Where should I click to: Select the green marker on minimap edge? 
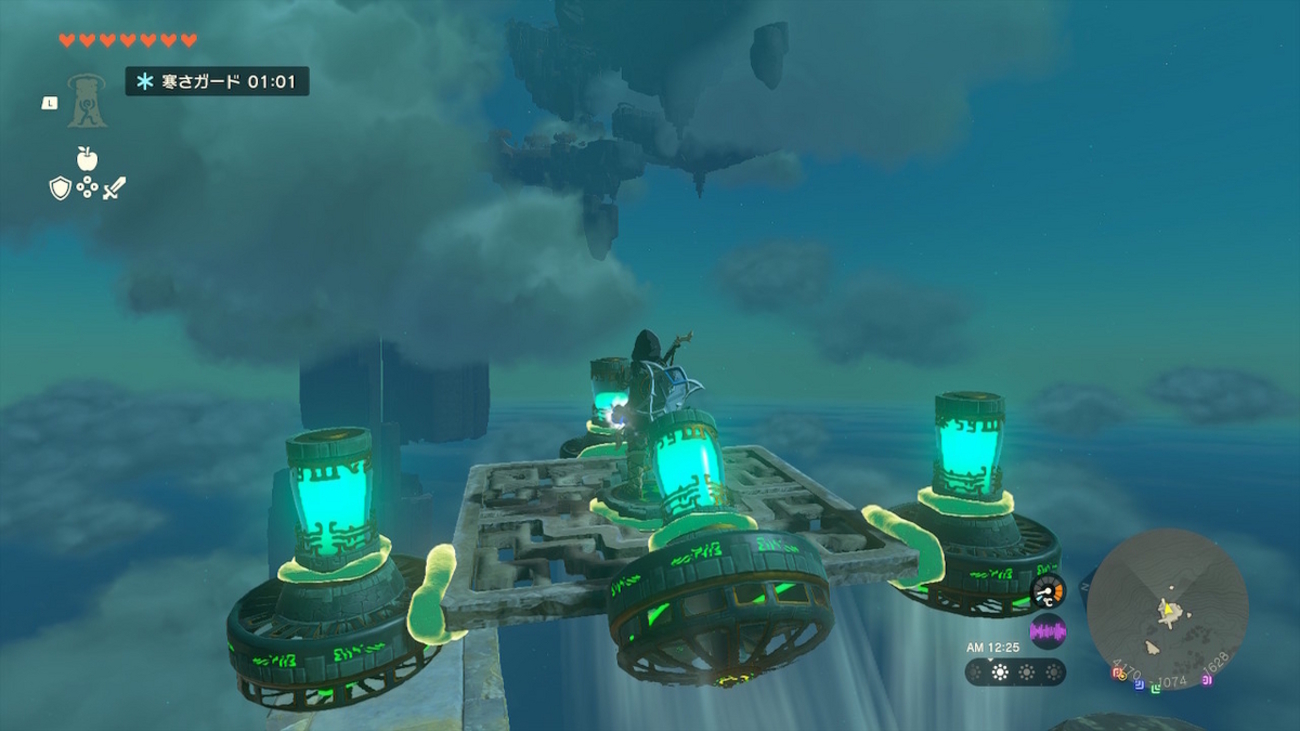pos(1156,689)
